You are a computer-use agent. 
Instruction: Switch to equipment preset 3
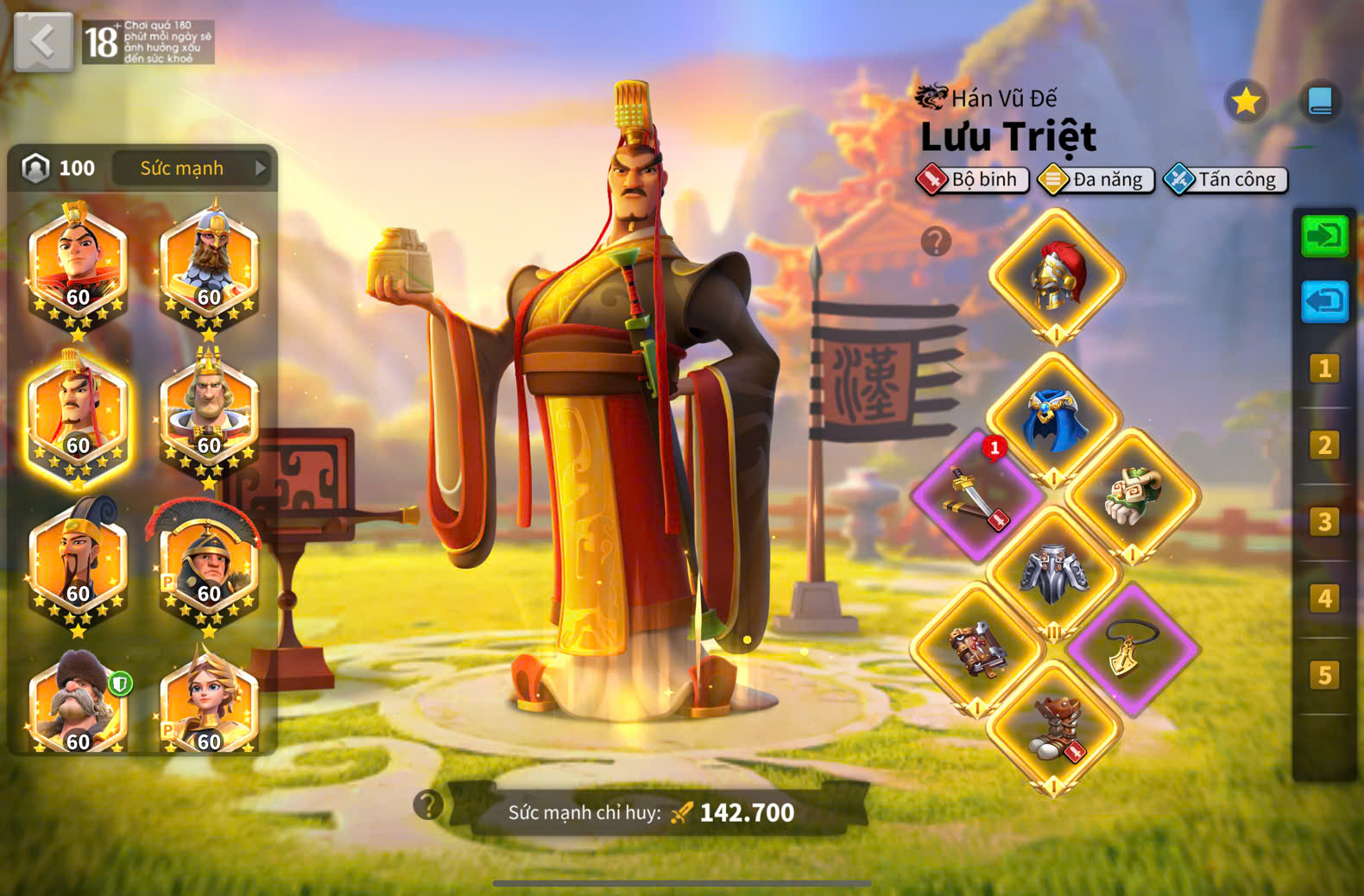click(x=1324, y=522)
